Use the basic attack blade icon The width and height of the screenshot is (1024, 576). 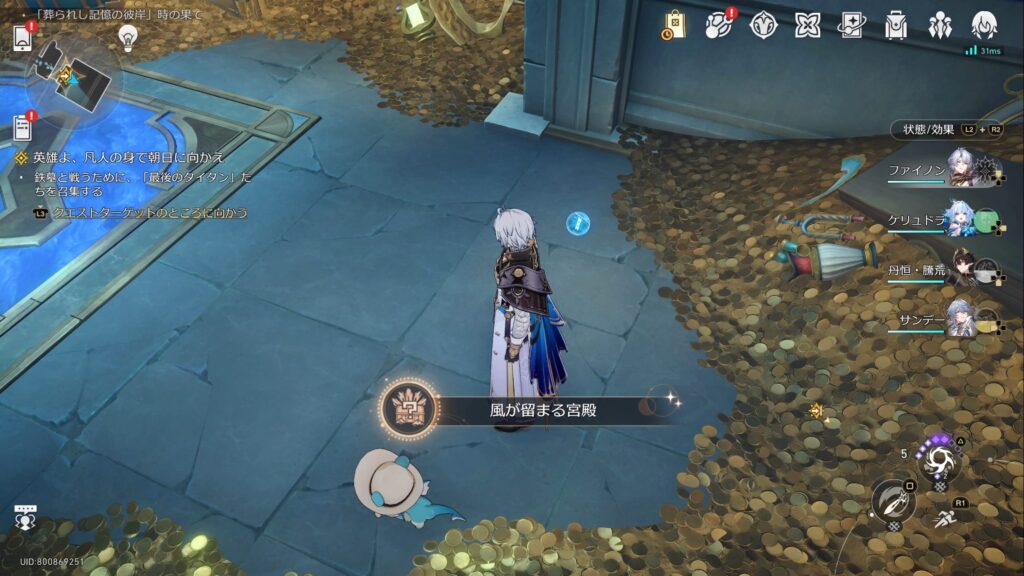pyautogui.click(x=892, y=500)
